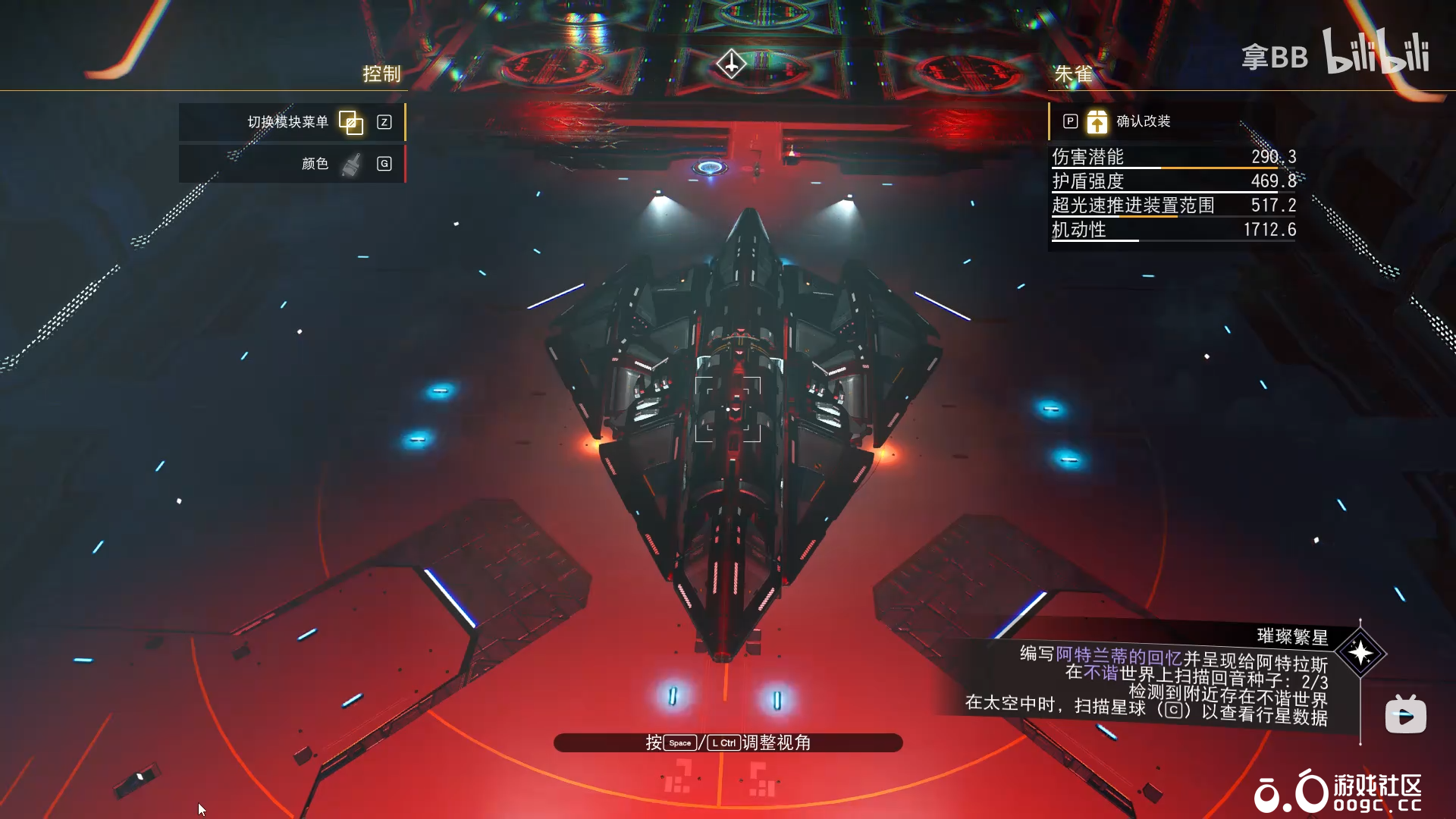
Task: Click the bilibili TV icon overlay
Action: click(x=1405, y=714)
